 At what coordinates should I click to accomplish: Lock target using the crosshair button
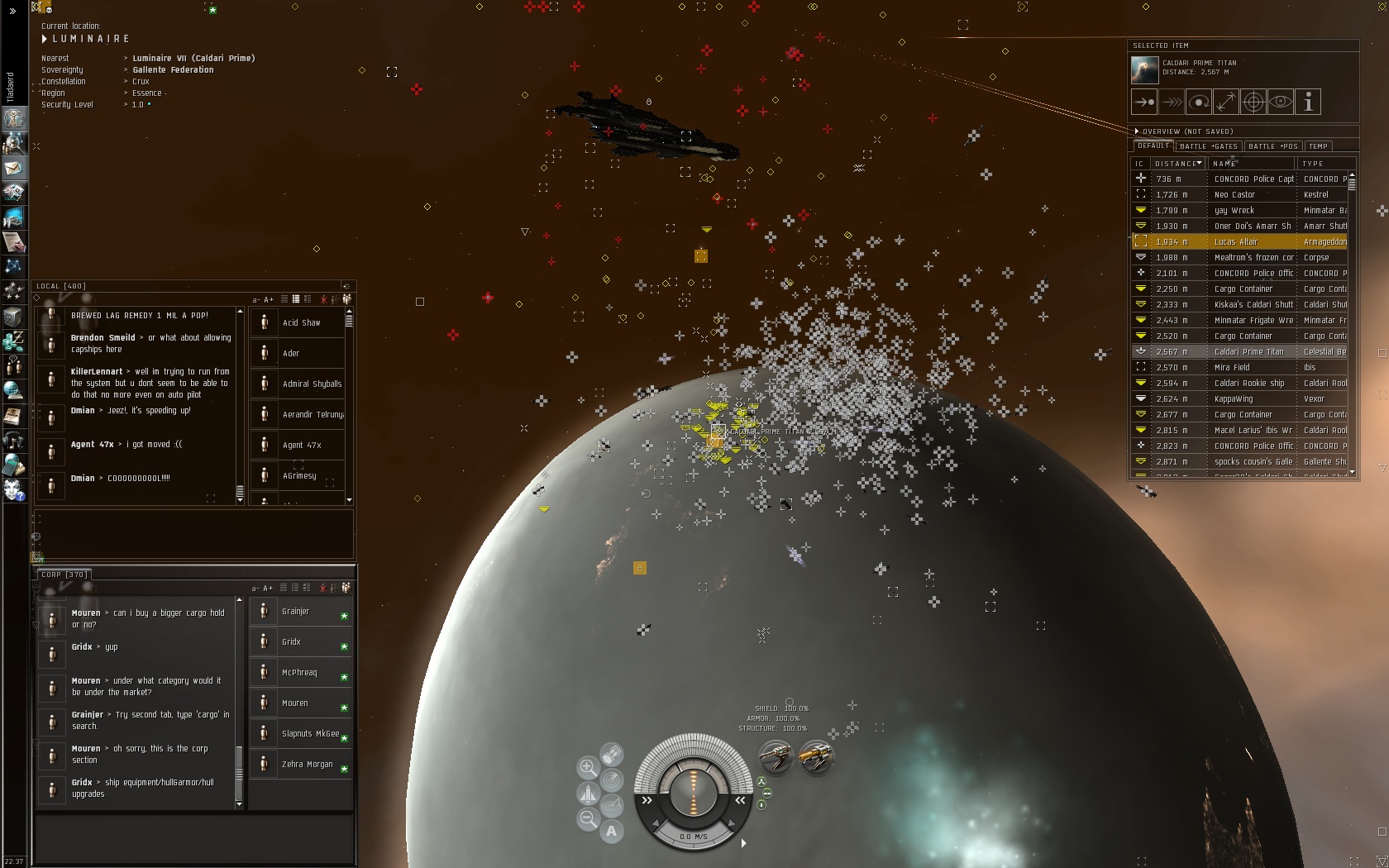pyautogui.click(x=1253, y=103)
